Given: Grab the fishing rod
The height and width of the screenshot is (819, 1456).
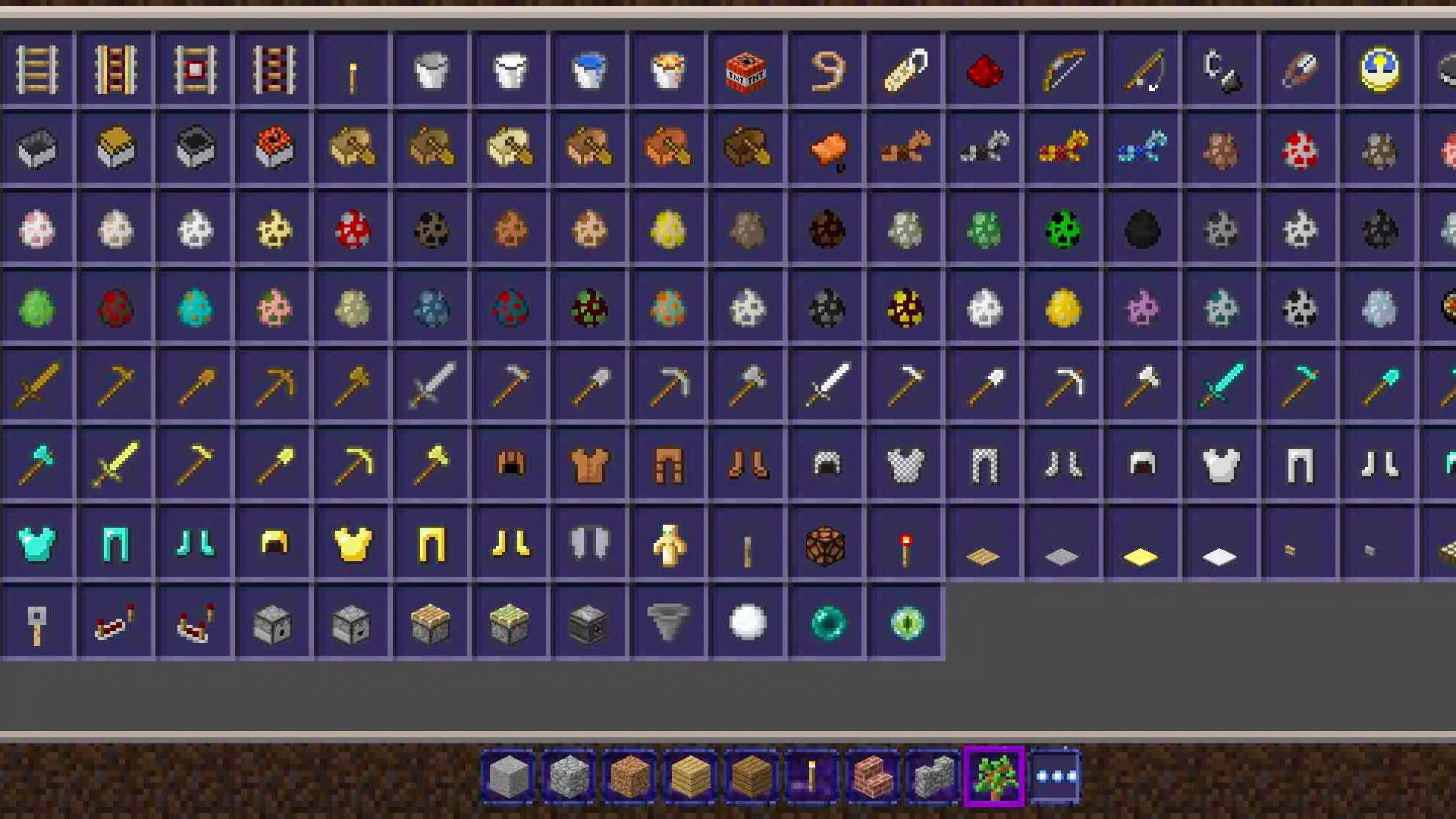Looking at the screenshot, I should click(1141, 70).
